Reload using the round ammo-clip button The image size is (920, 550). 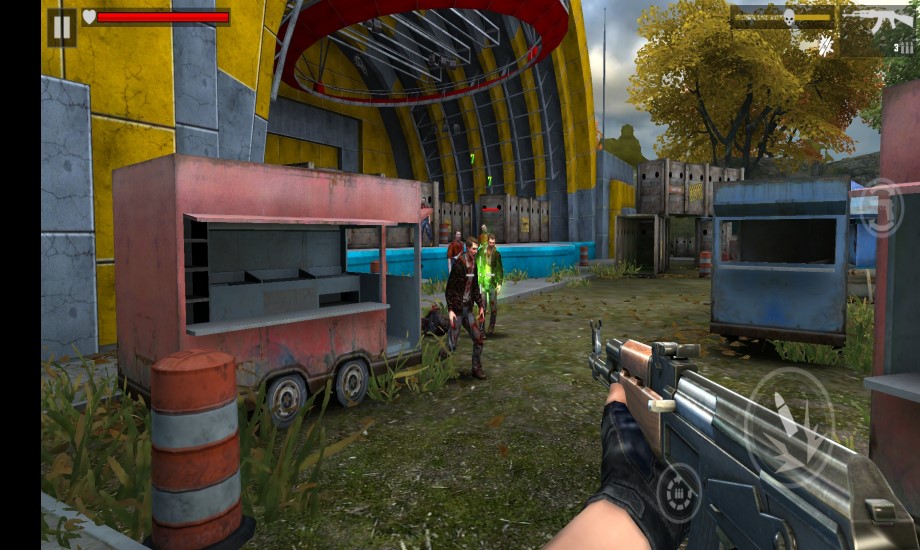(x=679, y=493)
